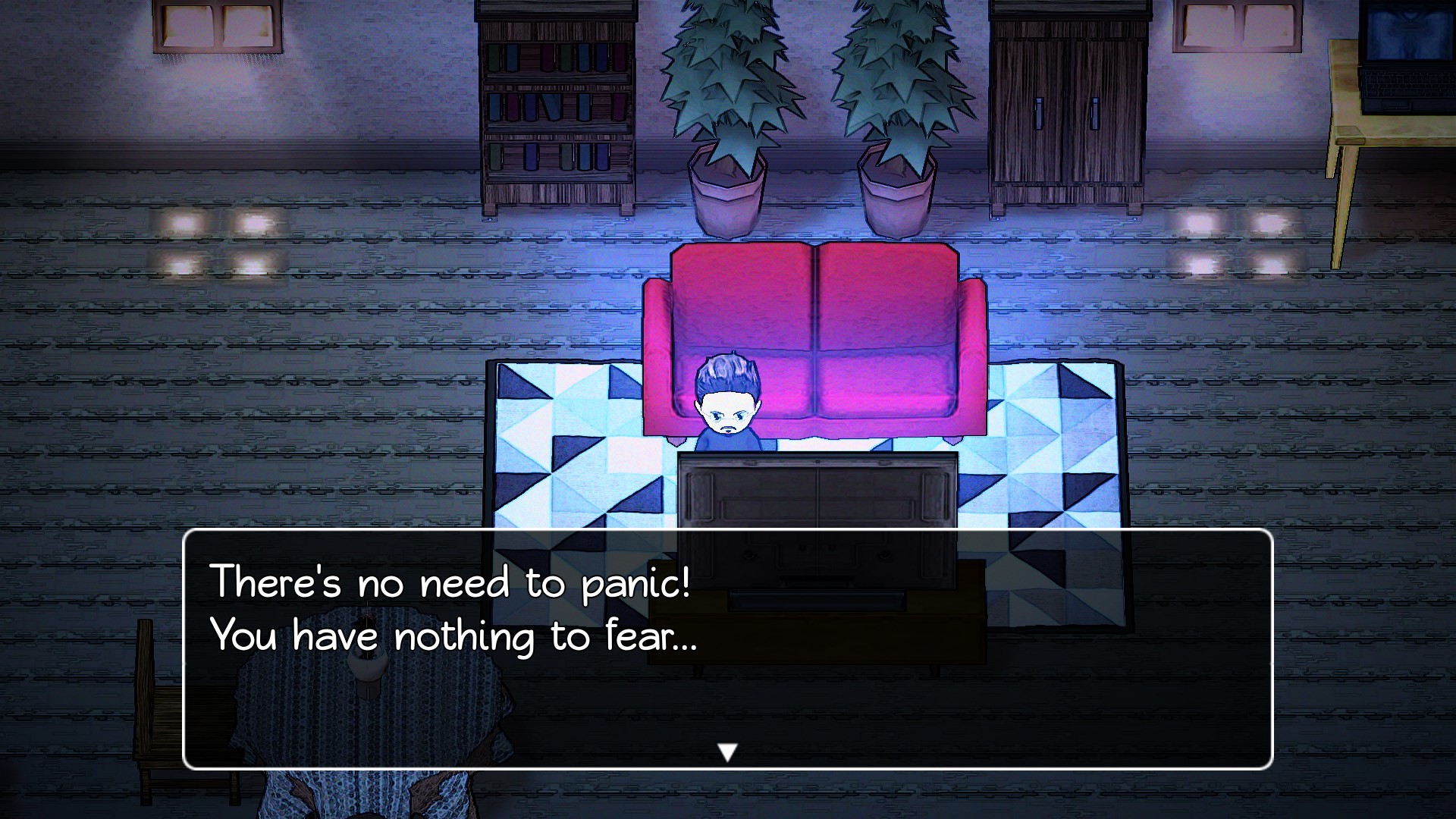The image size is (1456, 819).
Task: Click the dialogue advance arrow
Action: tap(728, 752)
